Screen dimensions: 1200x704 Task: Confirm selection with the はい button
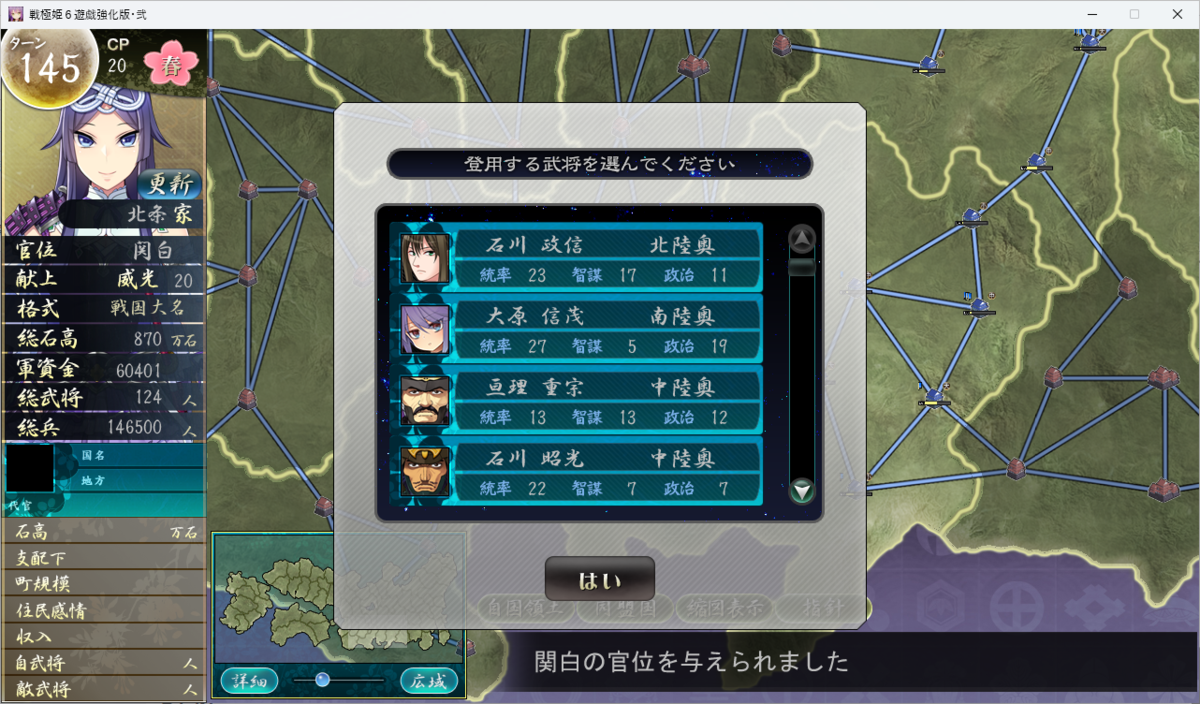599,579
